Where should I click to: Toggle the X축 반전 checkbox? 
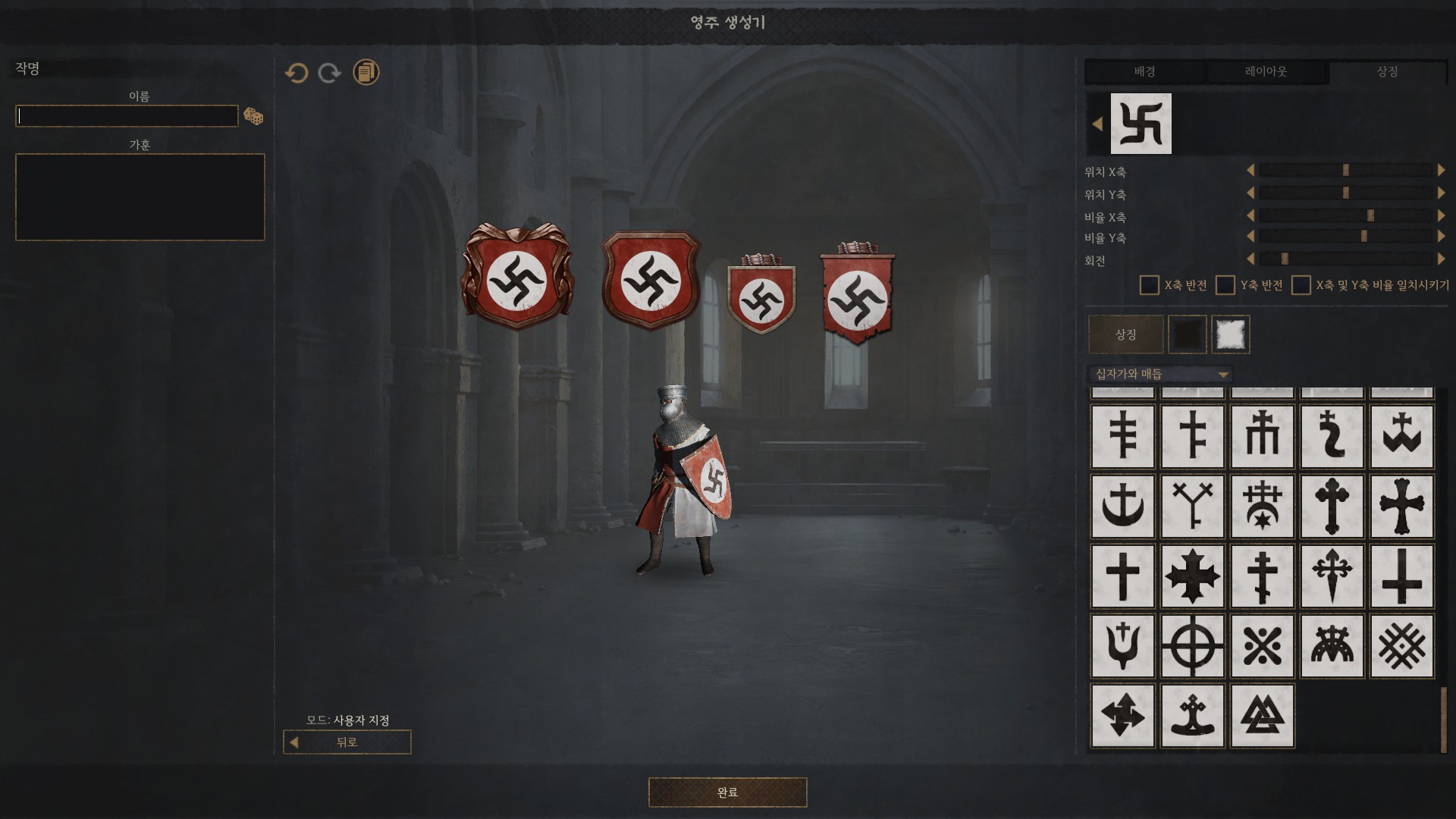(1150, 285)
